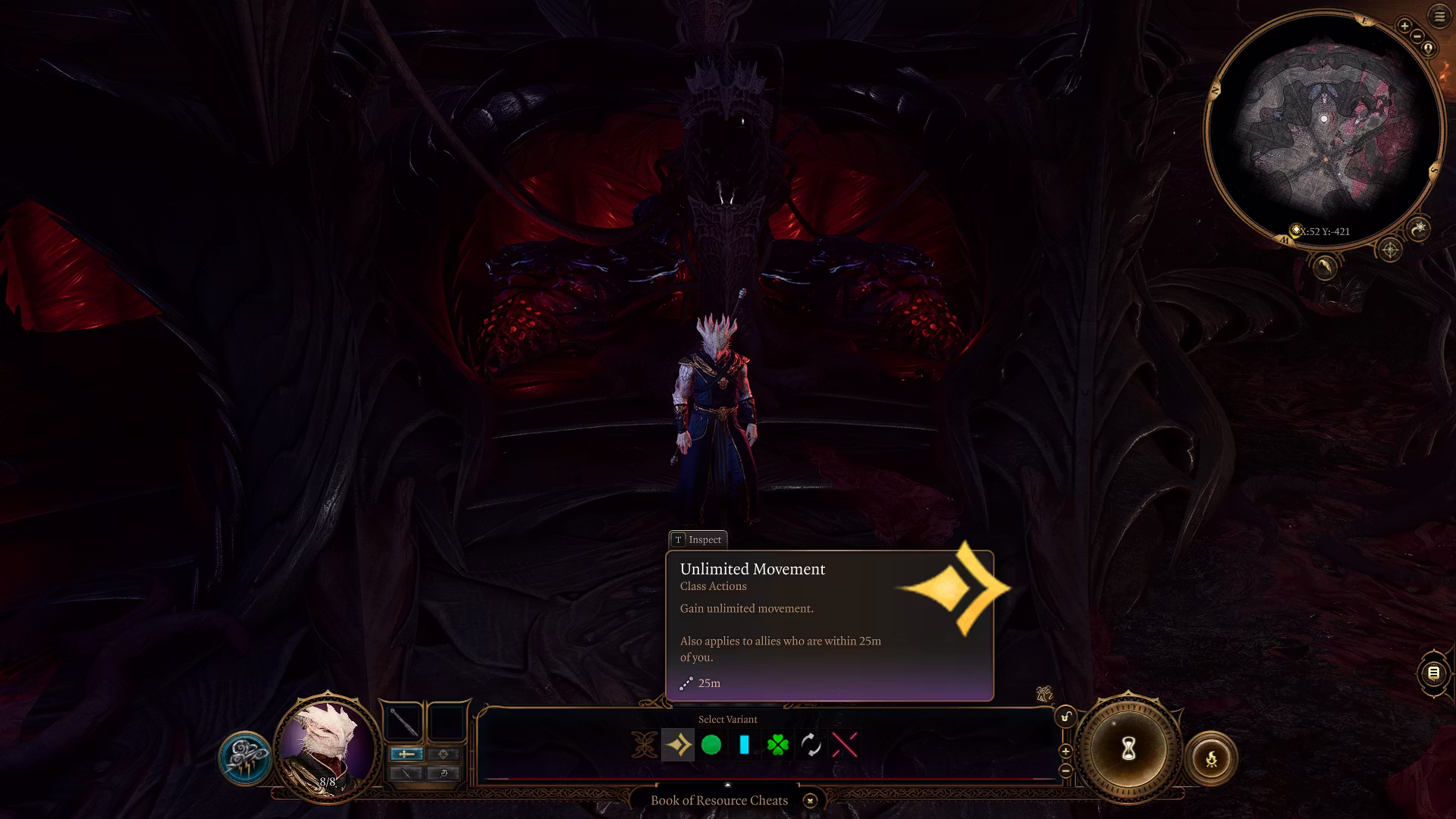Open the storm cloud passive icon
The height and width of the screenshot is (819, 1456).
pos(245,758)
